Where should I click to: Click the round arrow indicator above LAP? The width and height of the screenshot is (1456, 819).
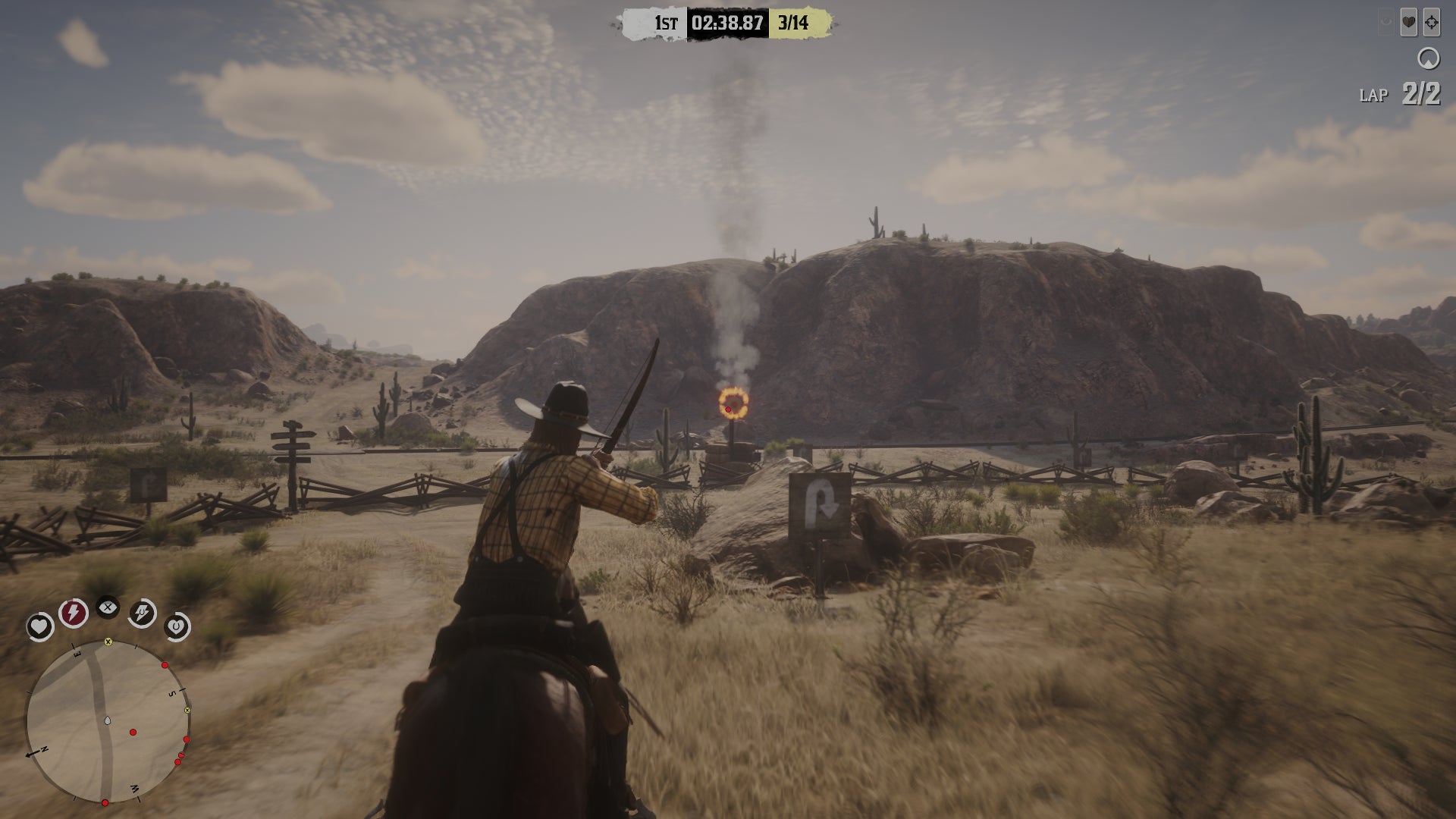click(1429, 58)
